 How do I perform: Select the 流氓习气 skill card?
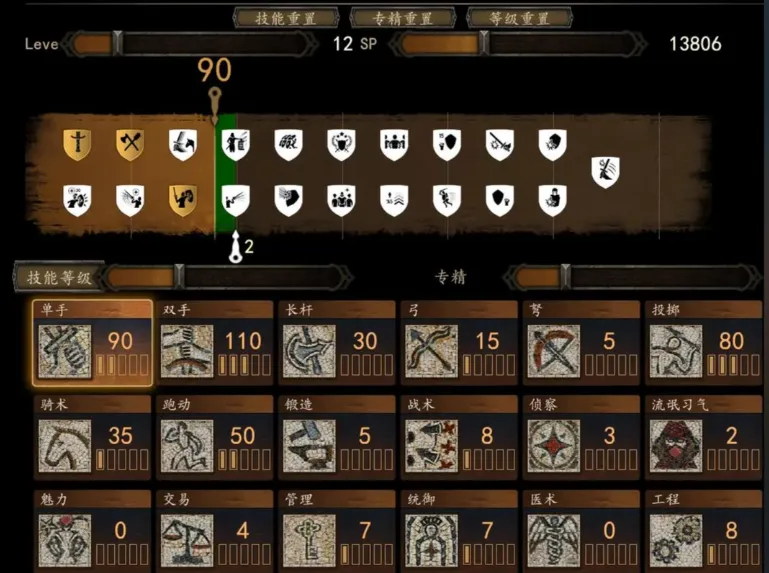coord(703,436)
